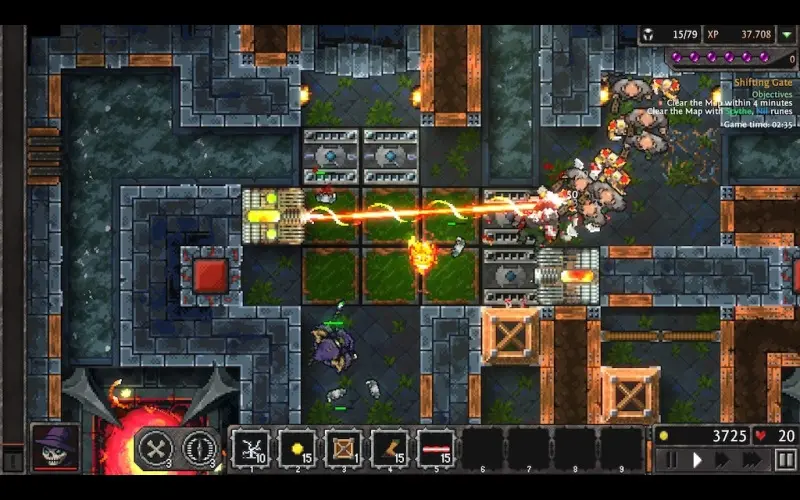This screenshot has width=800, height=500.
Task: Activate the crossed-bones ability
Action: click(x=156, y=447)
